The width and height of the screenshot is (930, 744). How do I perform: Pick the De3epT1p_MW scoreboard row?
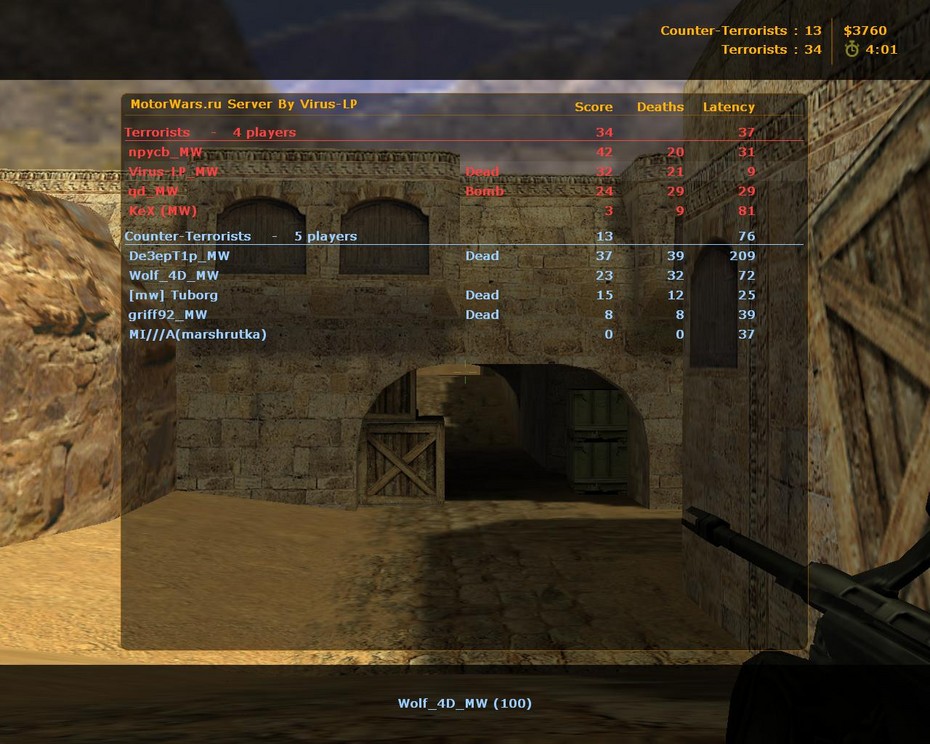tap(179, 256)
